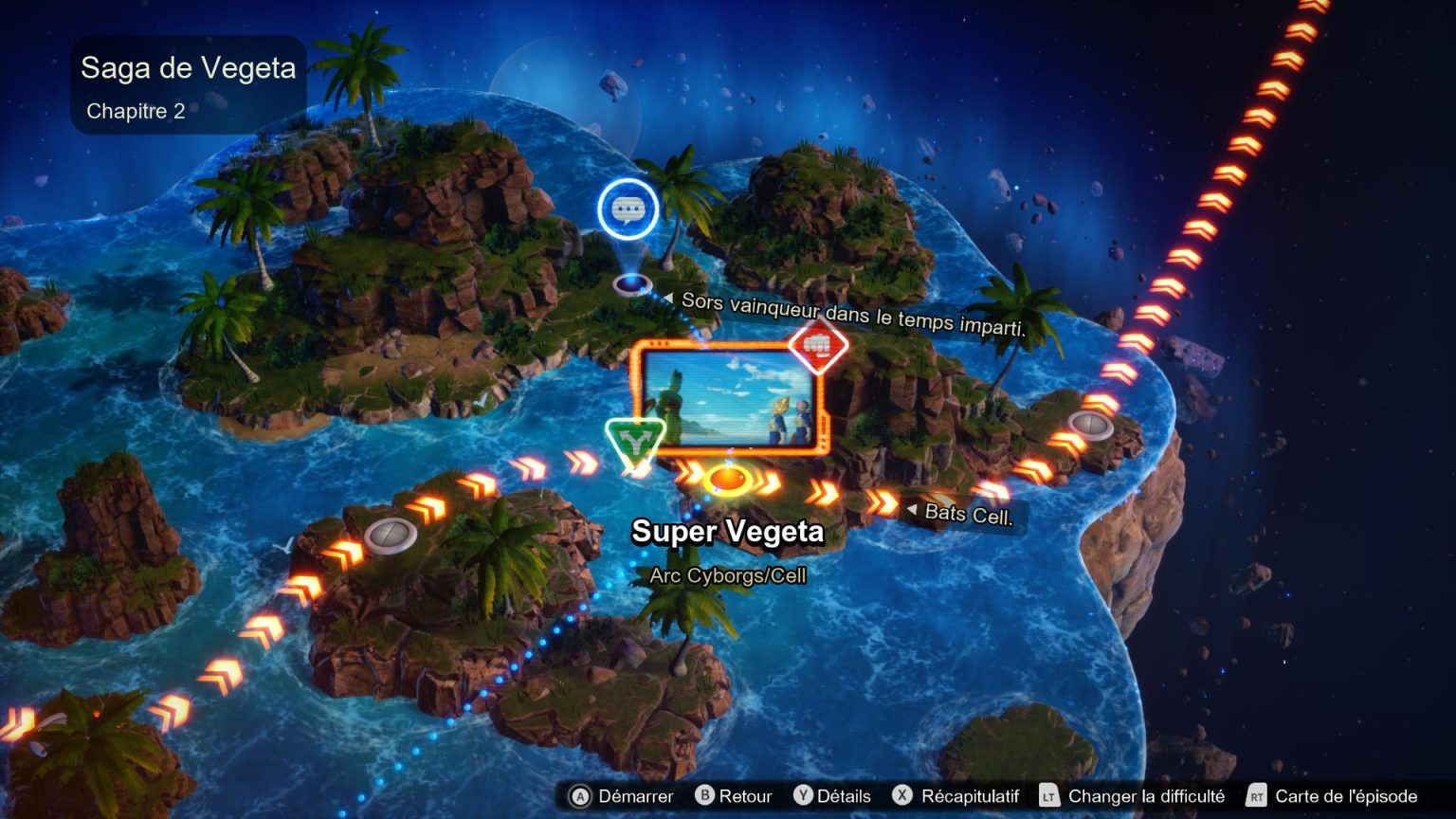The image size is (1456, 819).
Task: Click the green branching path icon
Action: pyautogui.click(x=634, y=441)
